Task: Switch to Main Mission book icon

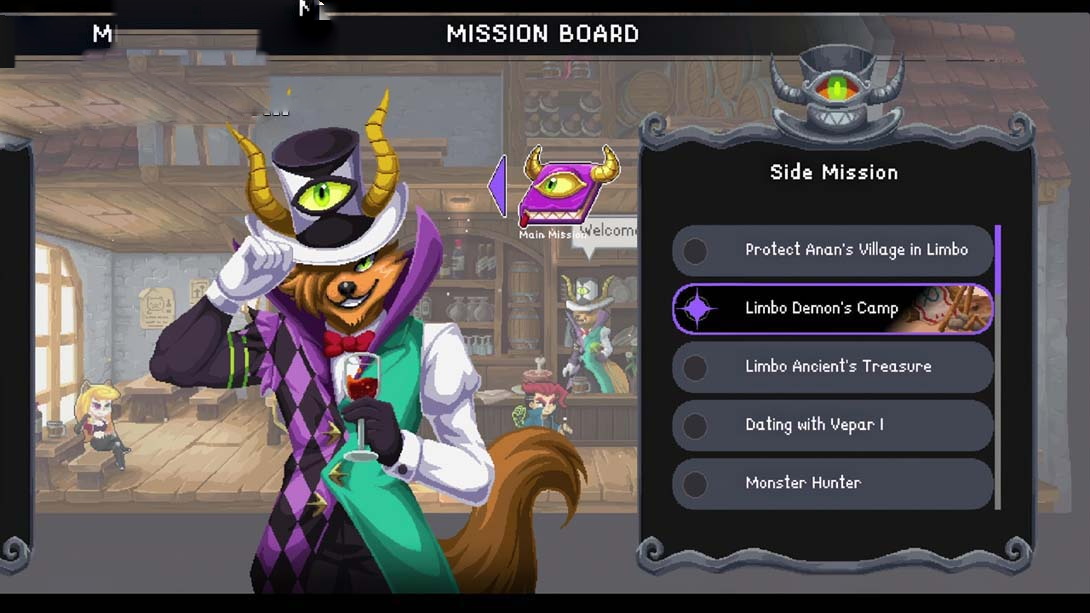Action: coord(566,192)
